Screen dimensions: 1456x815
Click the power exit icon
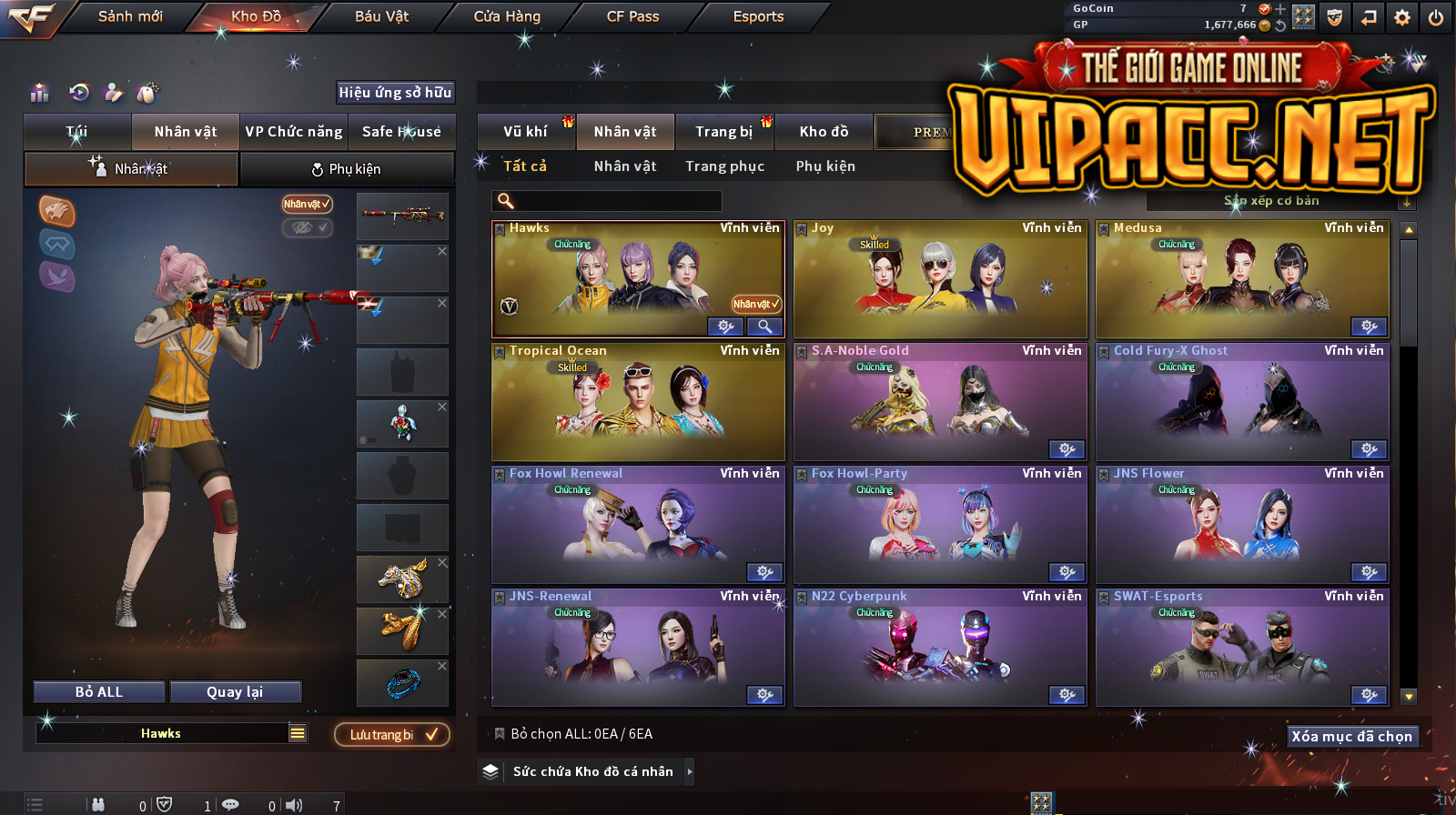[1436, 17]
